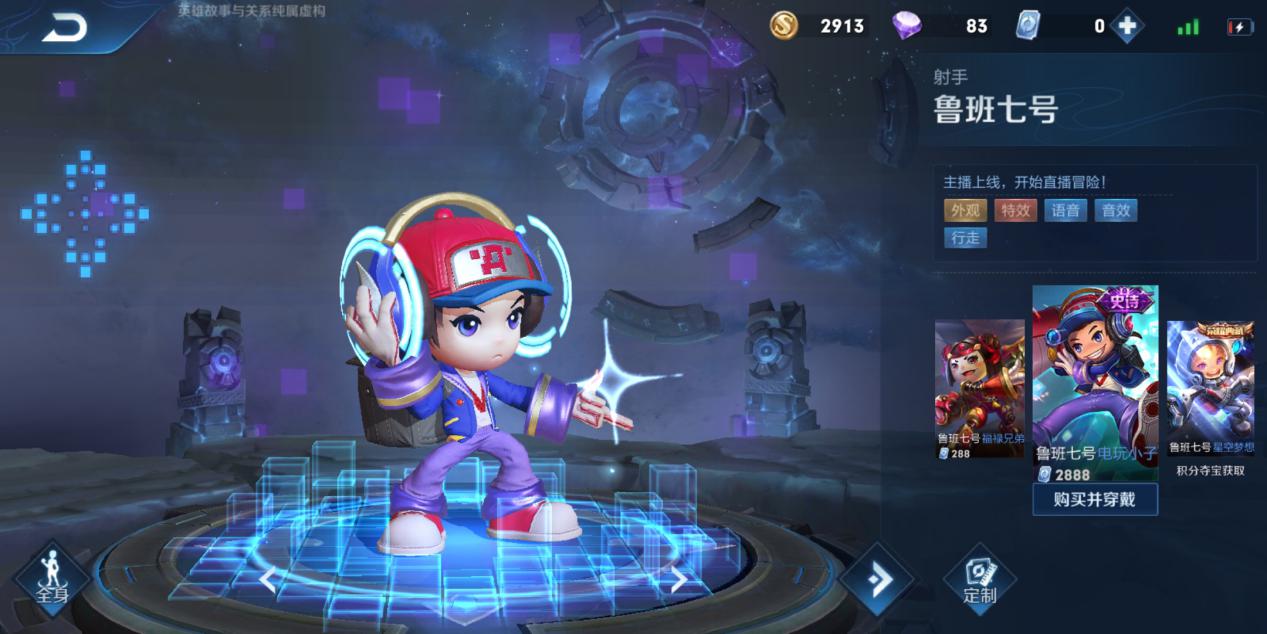
Task: Click the purple diamond currency icon
Action: coord(907,26)
